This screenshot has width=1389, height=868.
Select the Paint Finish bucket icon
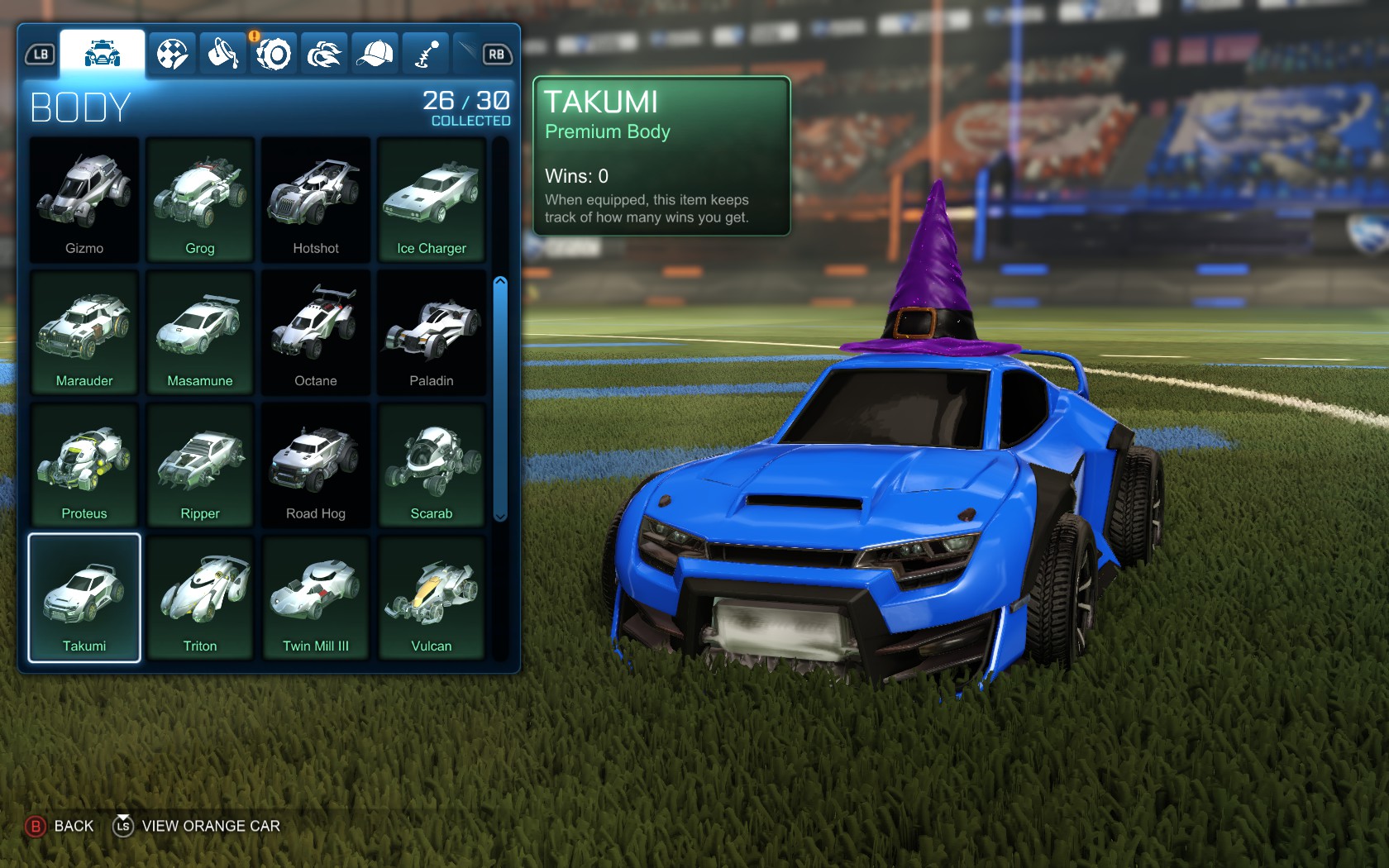coord(222,52)
